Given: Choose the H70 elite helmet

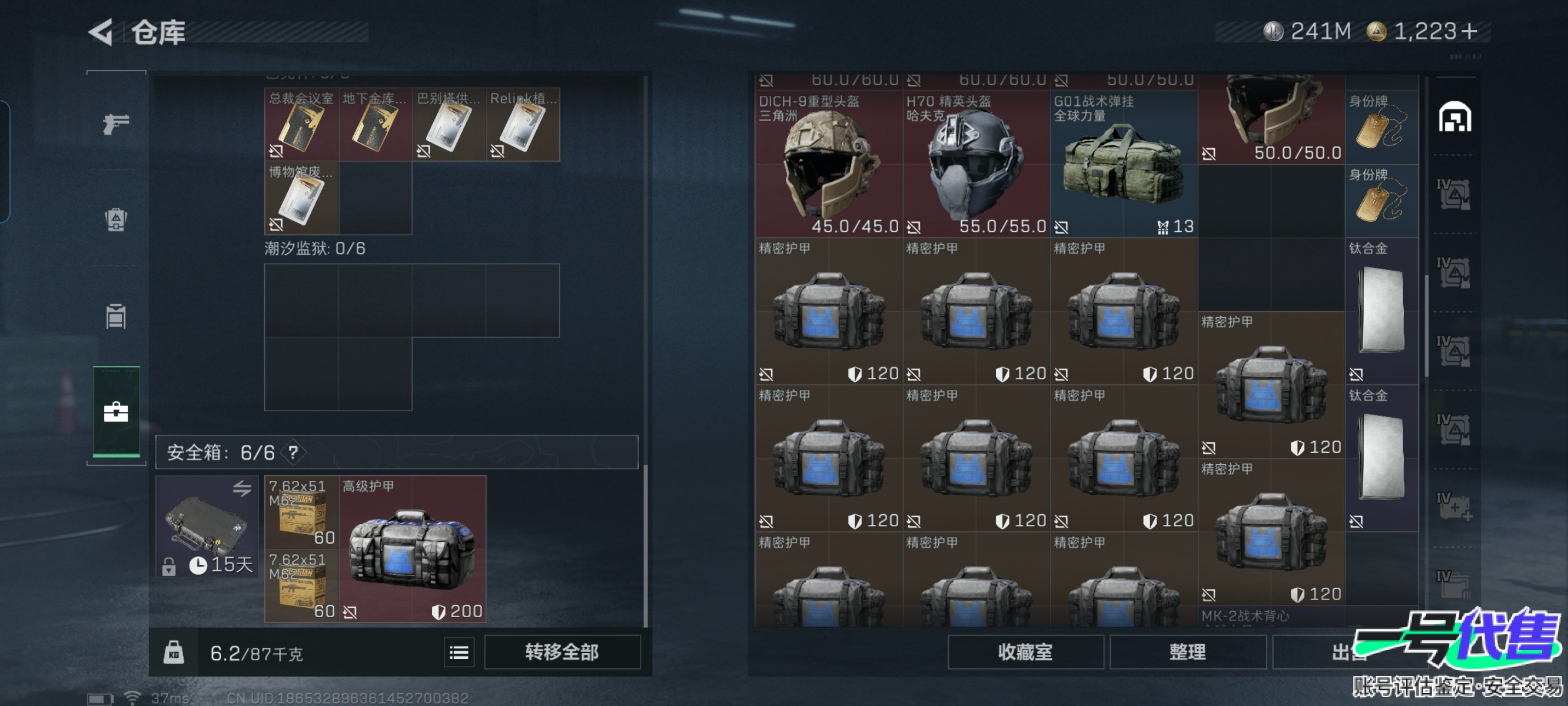Looking at the screenshot, I should 975,164.
